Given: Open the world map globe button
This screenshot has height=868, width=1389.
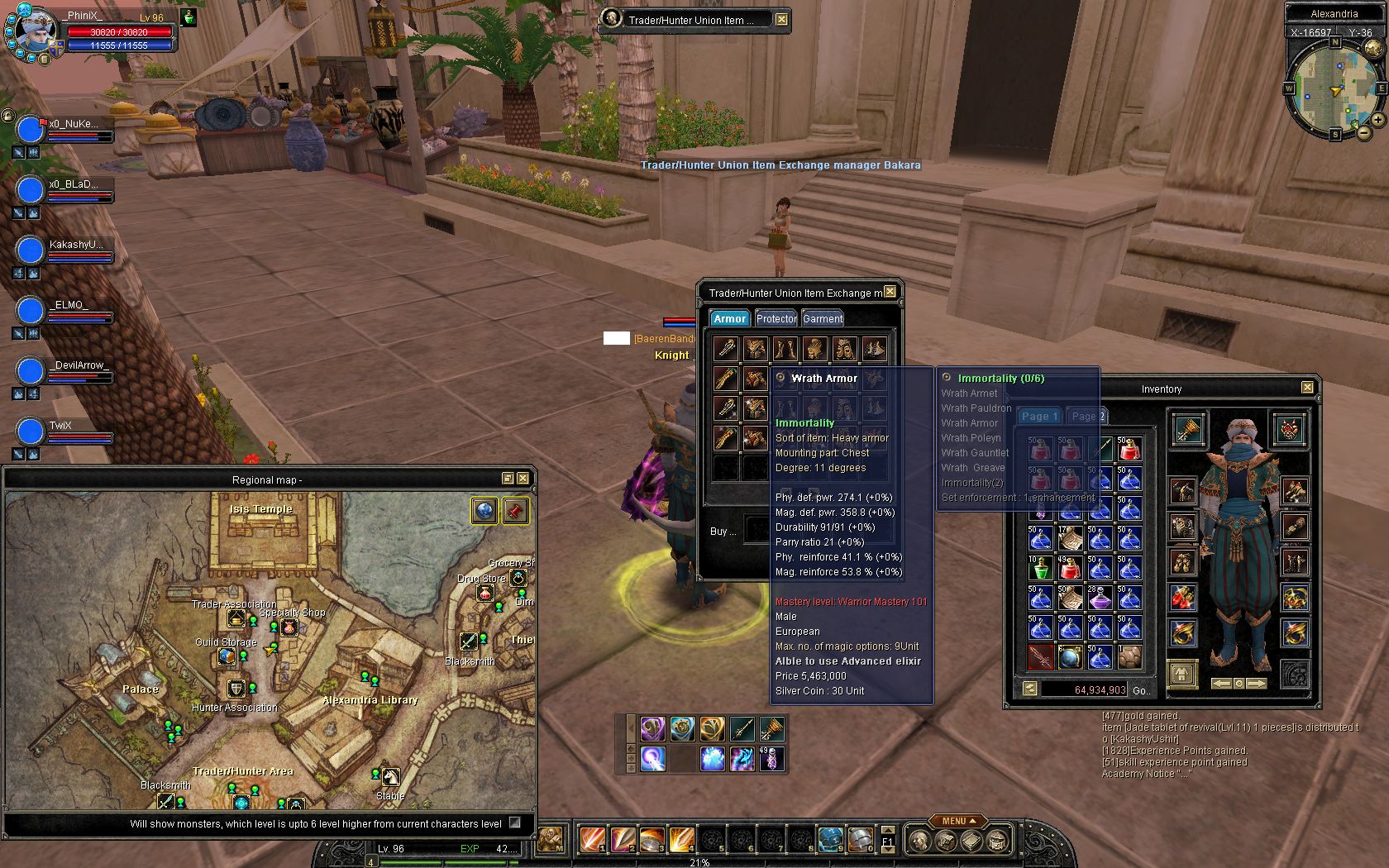Looking at the screenshot, I should 484,511.
